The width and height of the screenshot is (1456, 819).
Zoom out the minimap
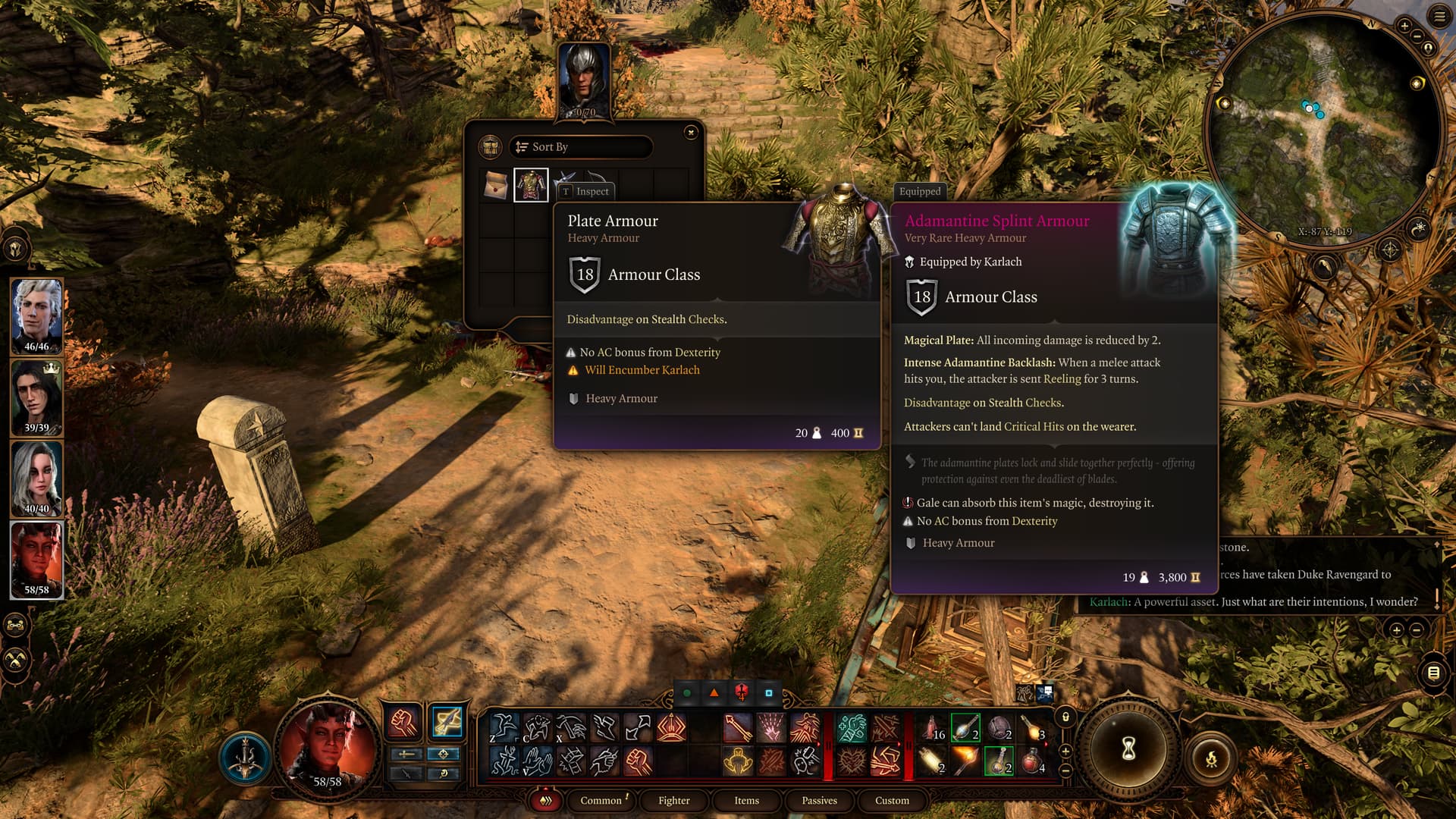click(1418, 36)
